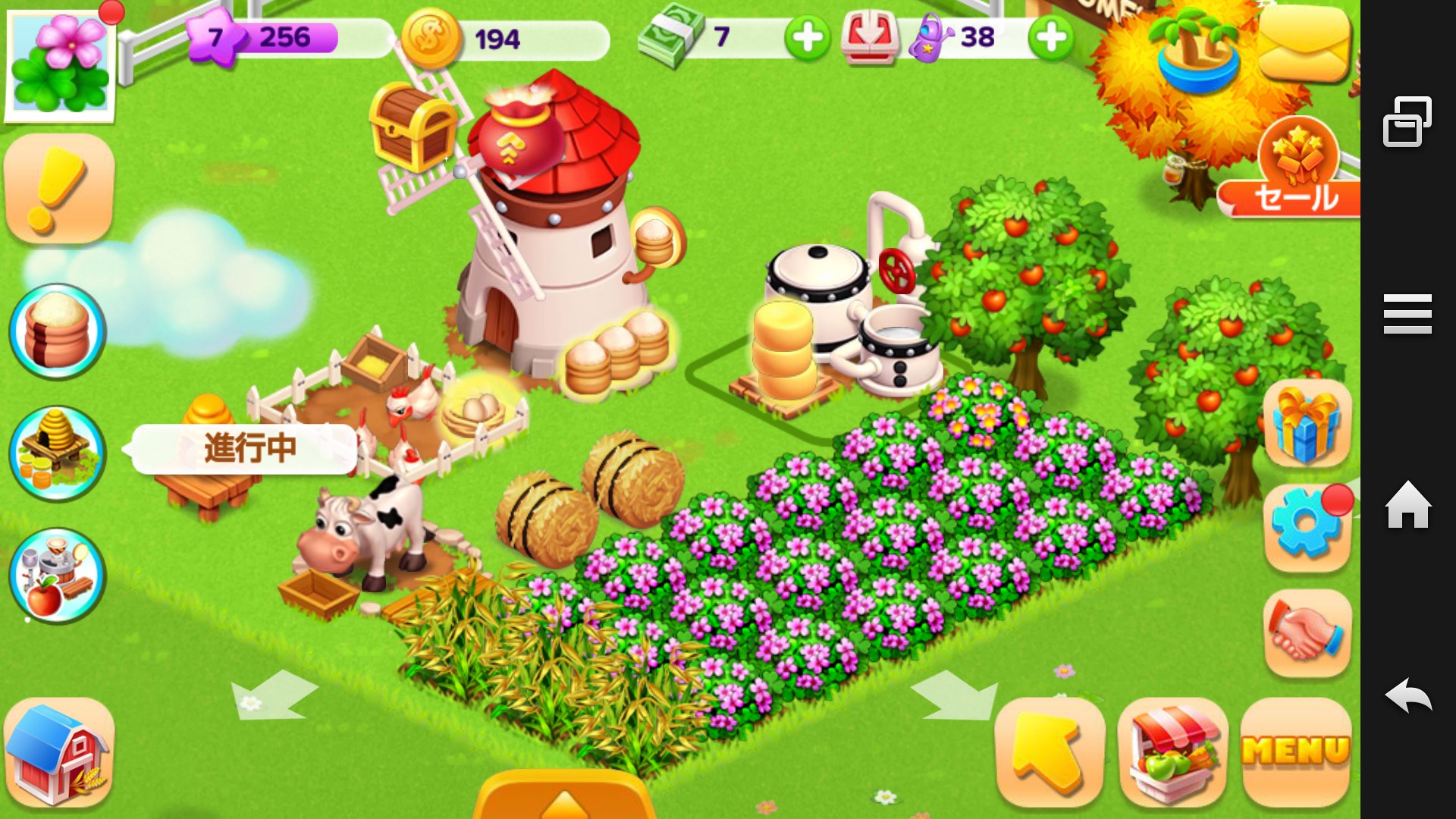The image size is (1456, 819).
Task: Open settings with the blue gear
Action: (1307, 526)
